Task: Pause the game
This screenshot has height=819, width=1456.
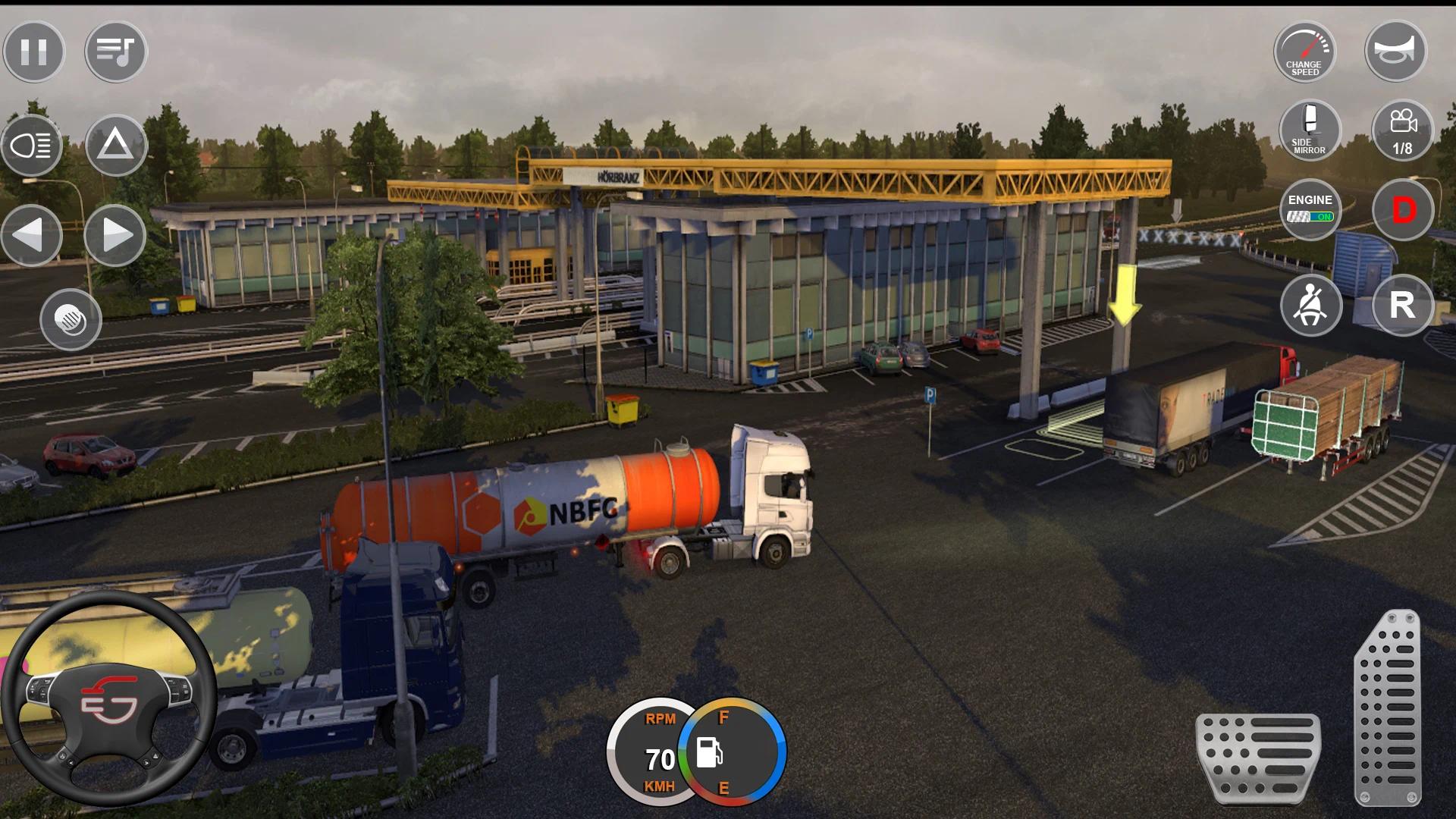Action: [x=34, y=52]
